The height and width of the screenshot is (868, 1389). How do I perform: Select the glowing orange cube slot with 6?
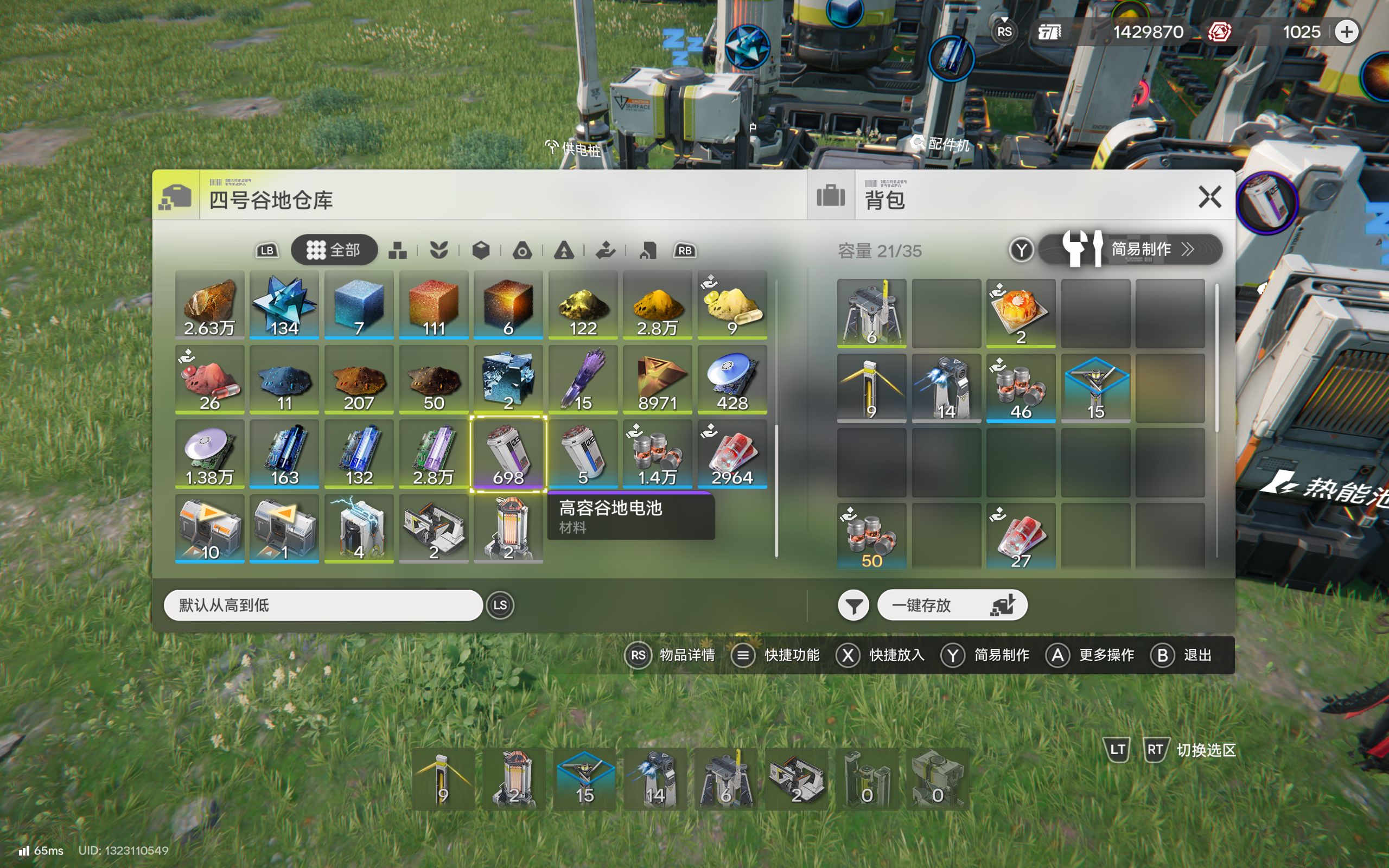point(508,305)
